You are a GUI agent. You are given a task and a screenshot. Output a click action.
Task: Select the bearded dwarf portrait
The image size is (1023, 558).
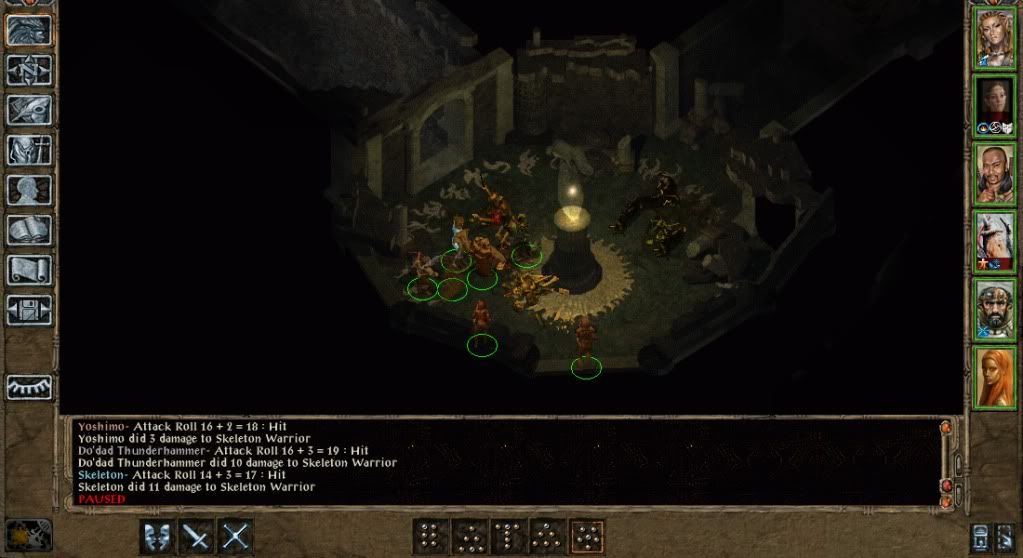[x=994, y=309]
